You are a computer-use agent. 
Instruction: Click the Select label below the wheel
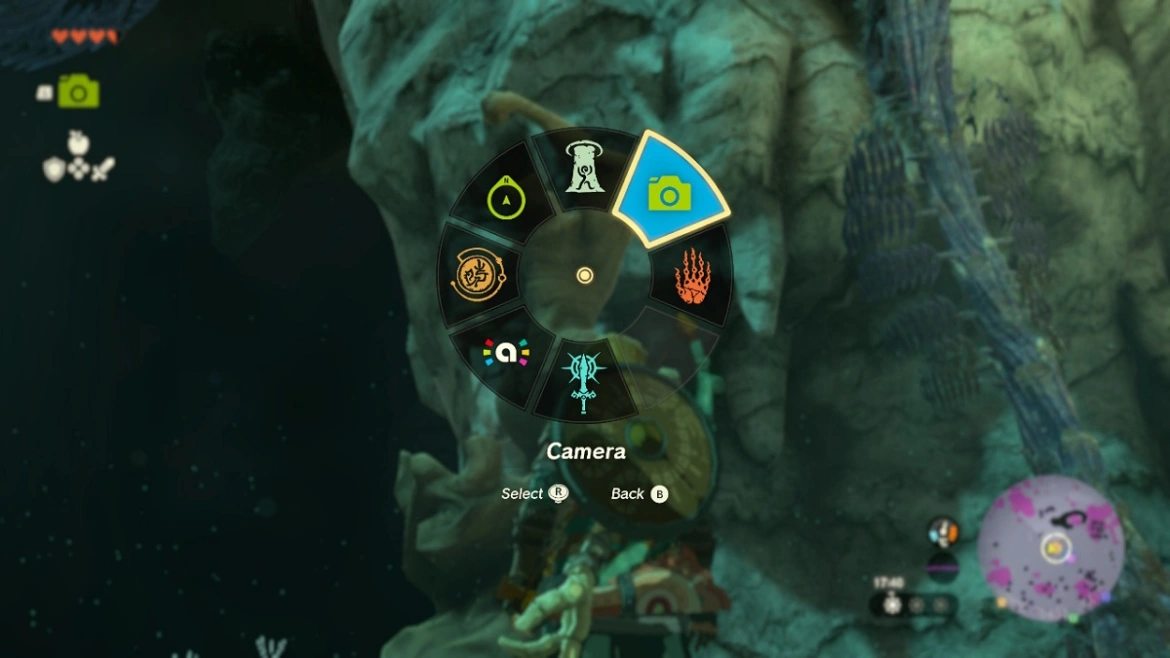coord(522,494)
